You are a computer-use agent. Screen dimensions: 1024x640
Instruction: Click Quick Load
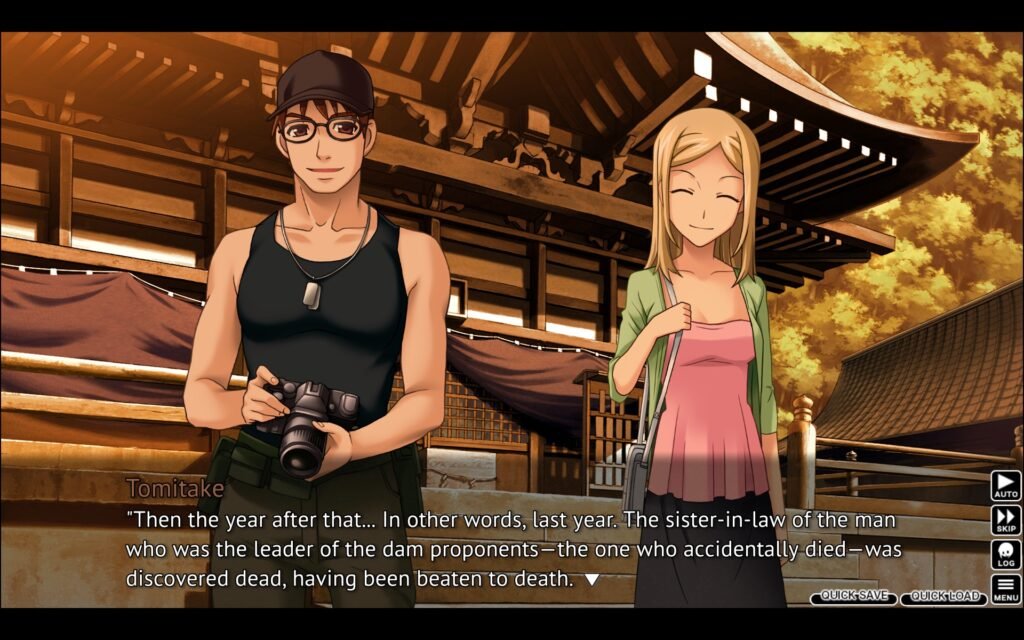[944, 597]
